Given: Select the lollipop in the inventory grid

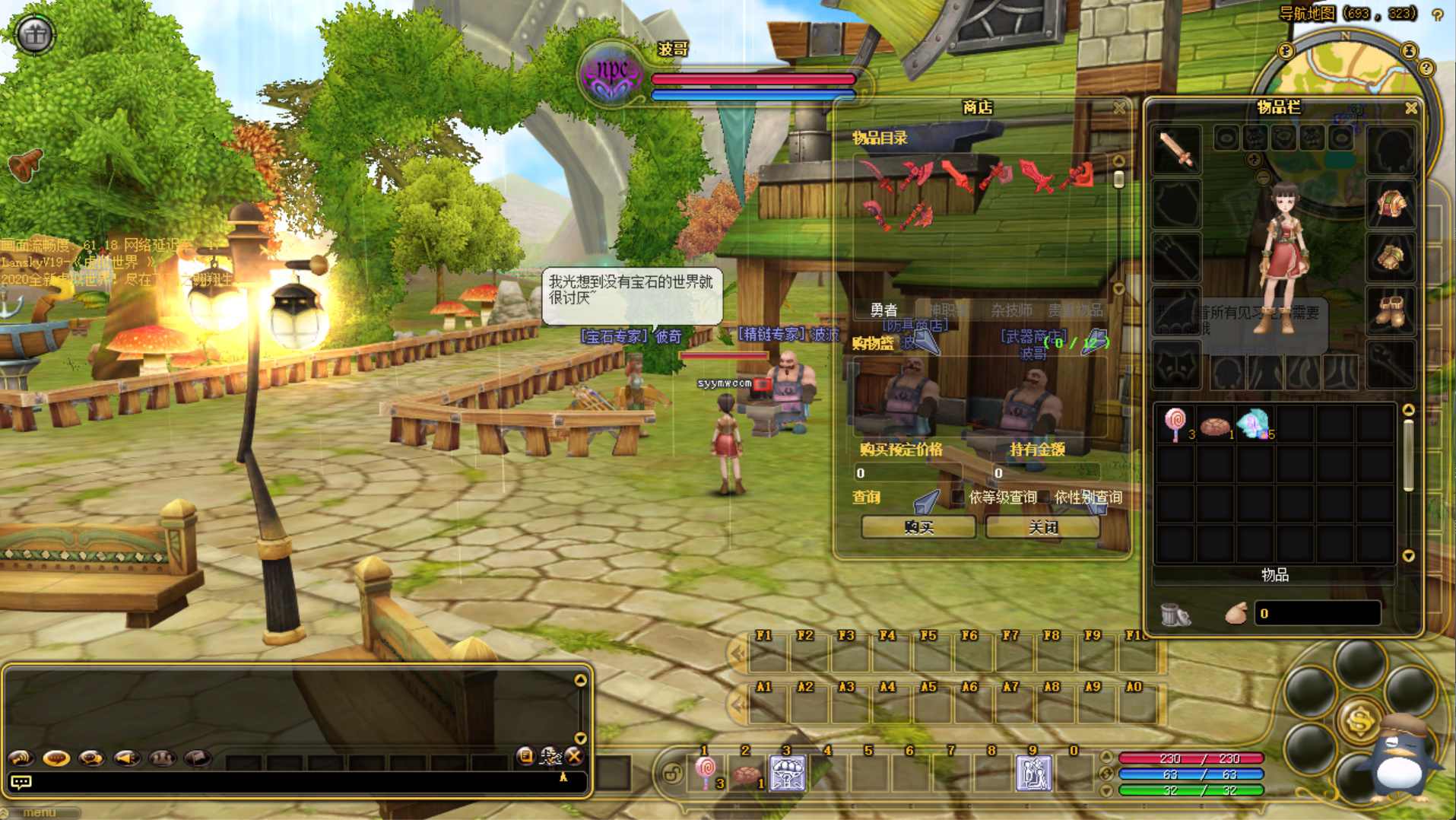Looking at the screenshot, I should [x=1175, y=423].
